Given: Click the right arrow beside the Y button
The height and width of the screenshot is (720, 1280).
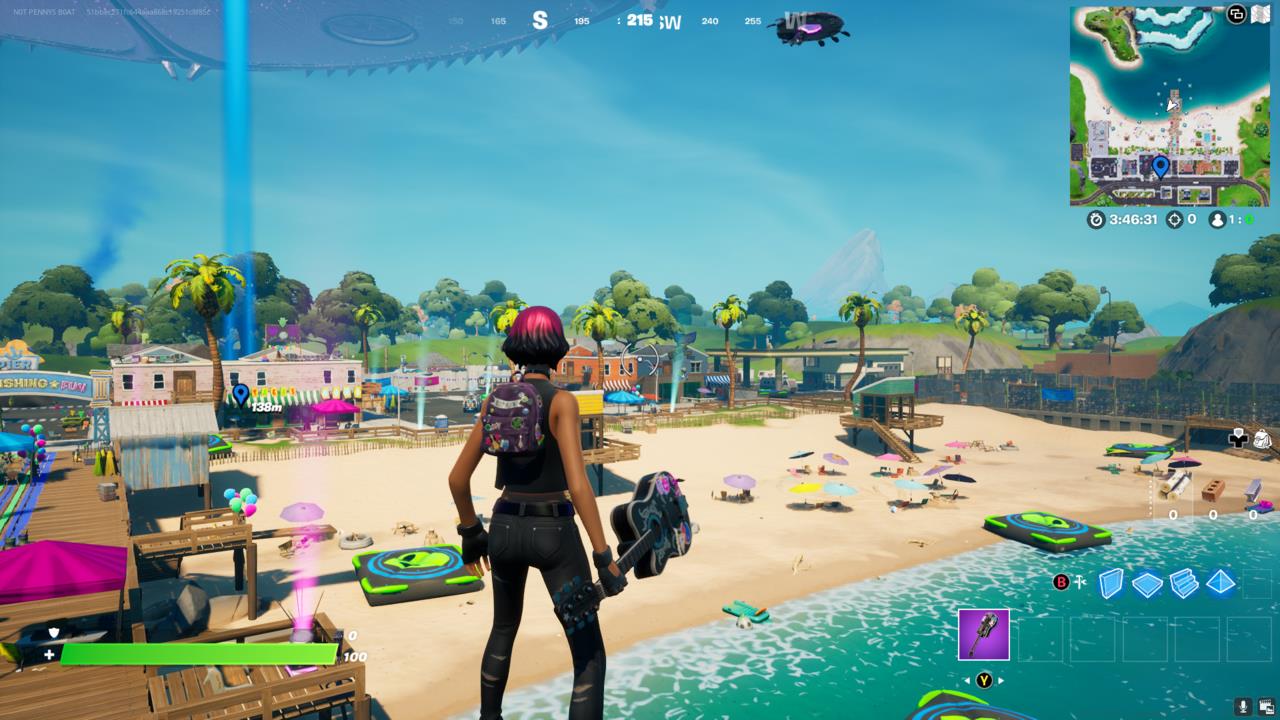Looking at the screenshot, I should tap(1000, 680).
